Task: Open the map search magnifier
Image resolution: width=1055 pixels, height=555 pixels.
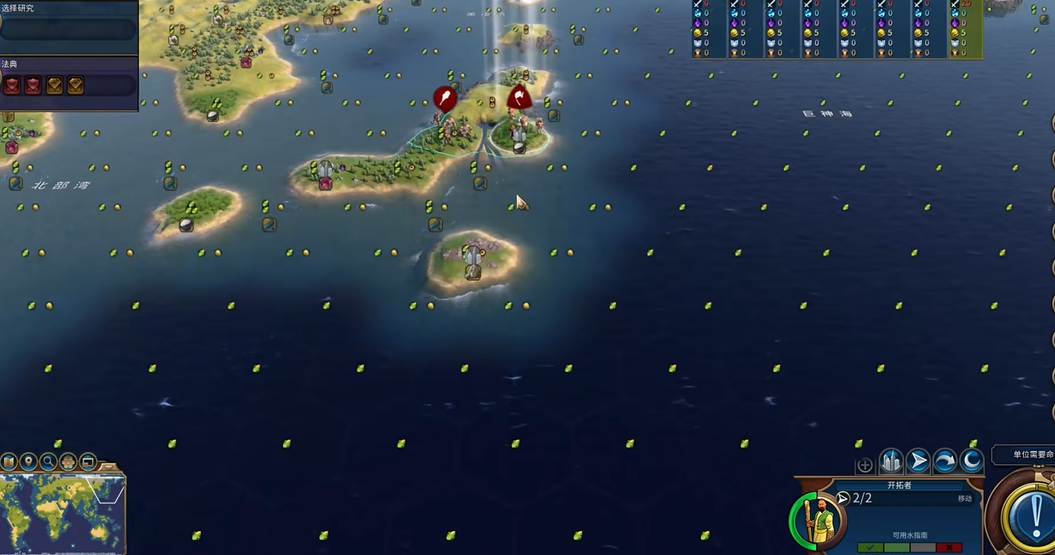Action: 48,461
